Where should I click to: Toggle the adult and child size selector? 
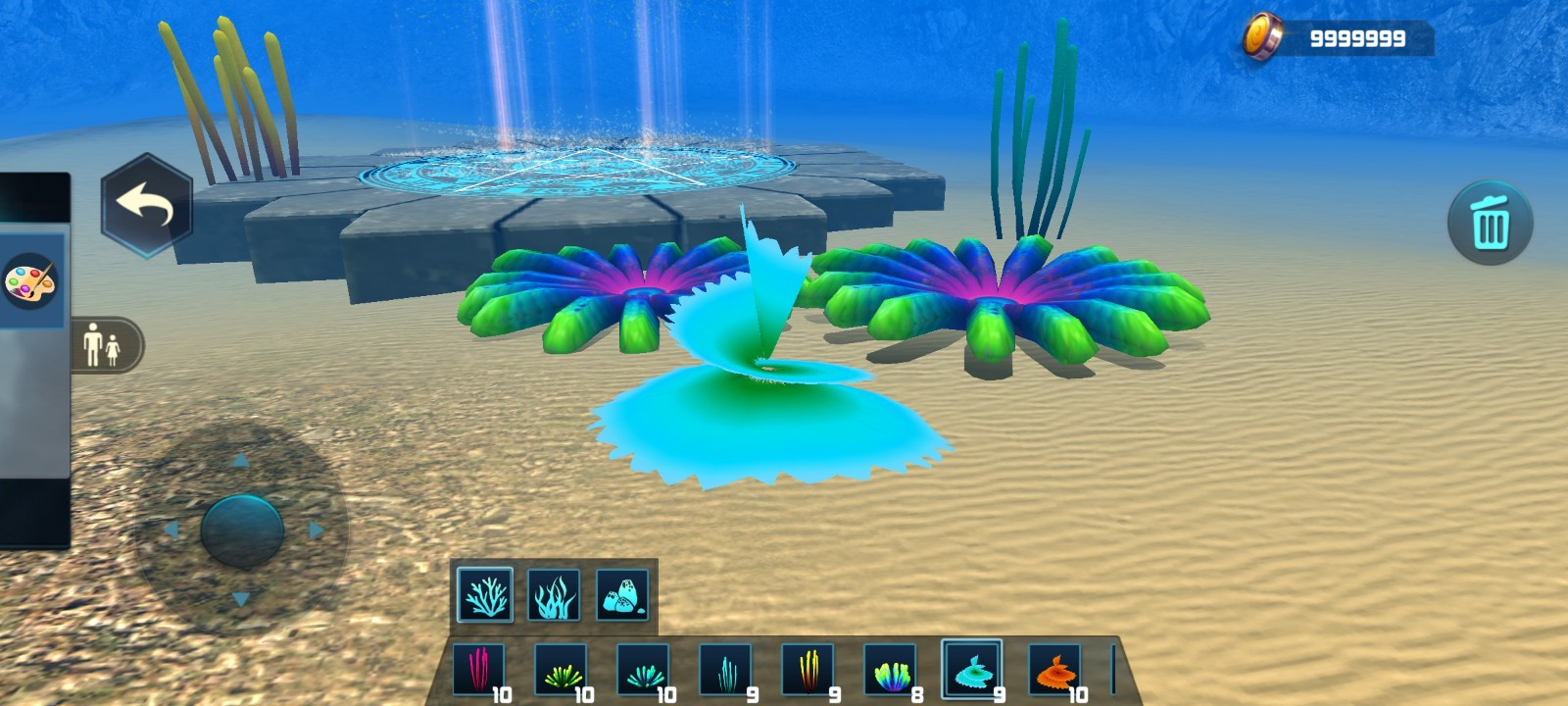pos(103,345)
